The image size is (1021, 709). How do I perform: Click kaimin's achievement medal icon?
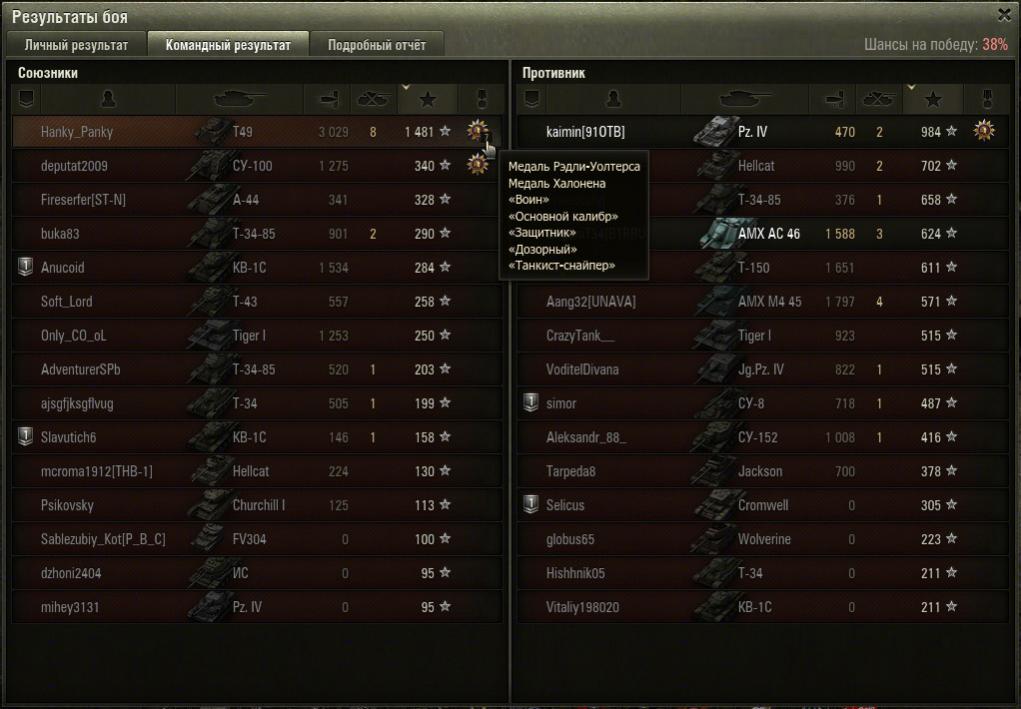point(984,131)
